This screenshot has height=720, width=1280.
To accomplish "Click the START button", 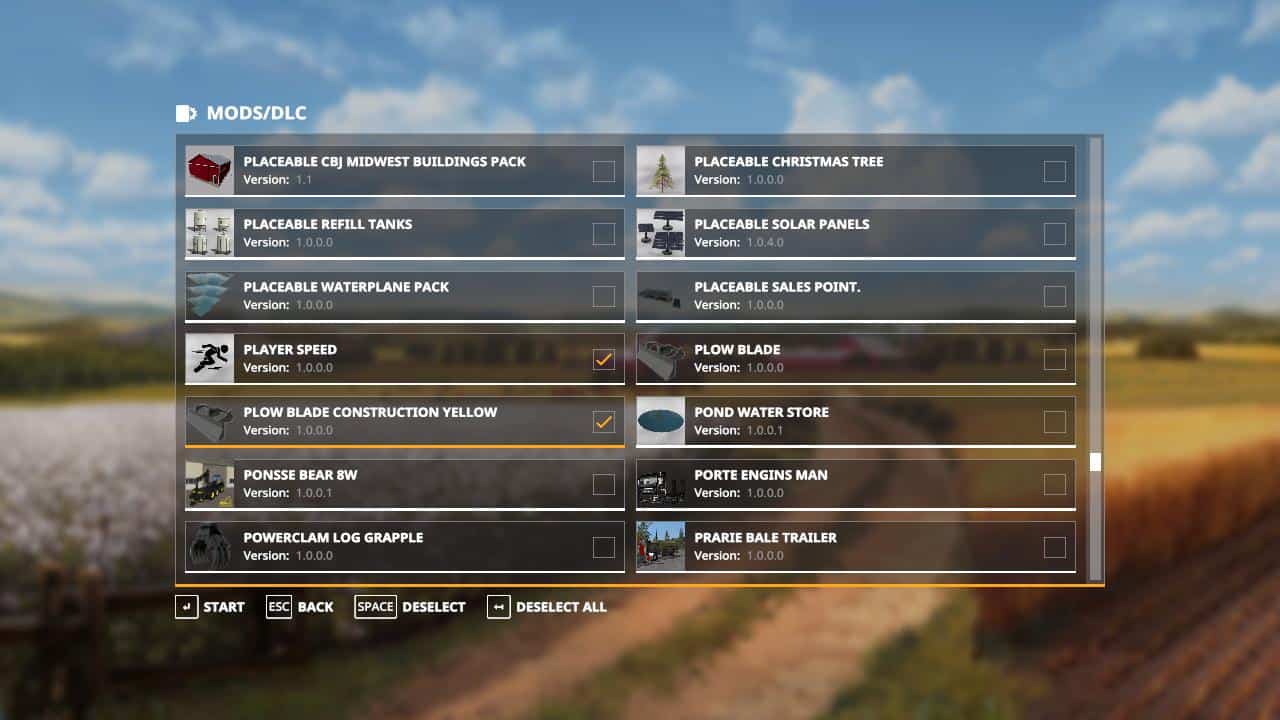I will click(x=211, y=606).
